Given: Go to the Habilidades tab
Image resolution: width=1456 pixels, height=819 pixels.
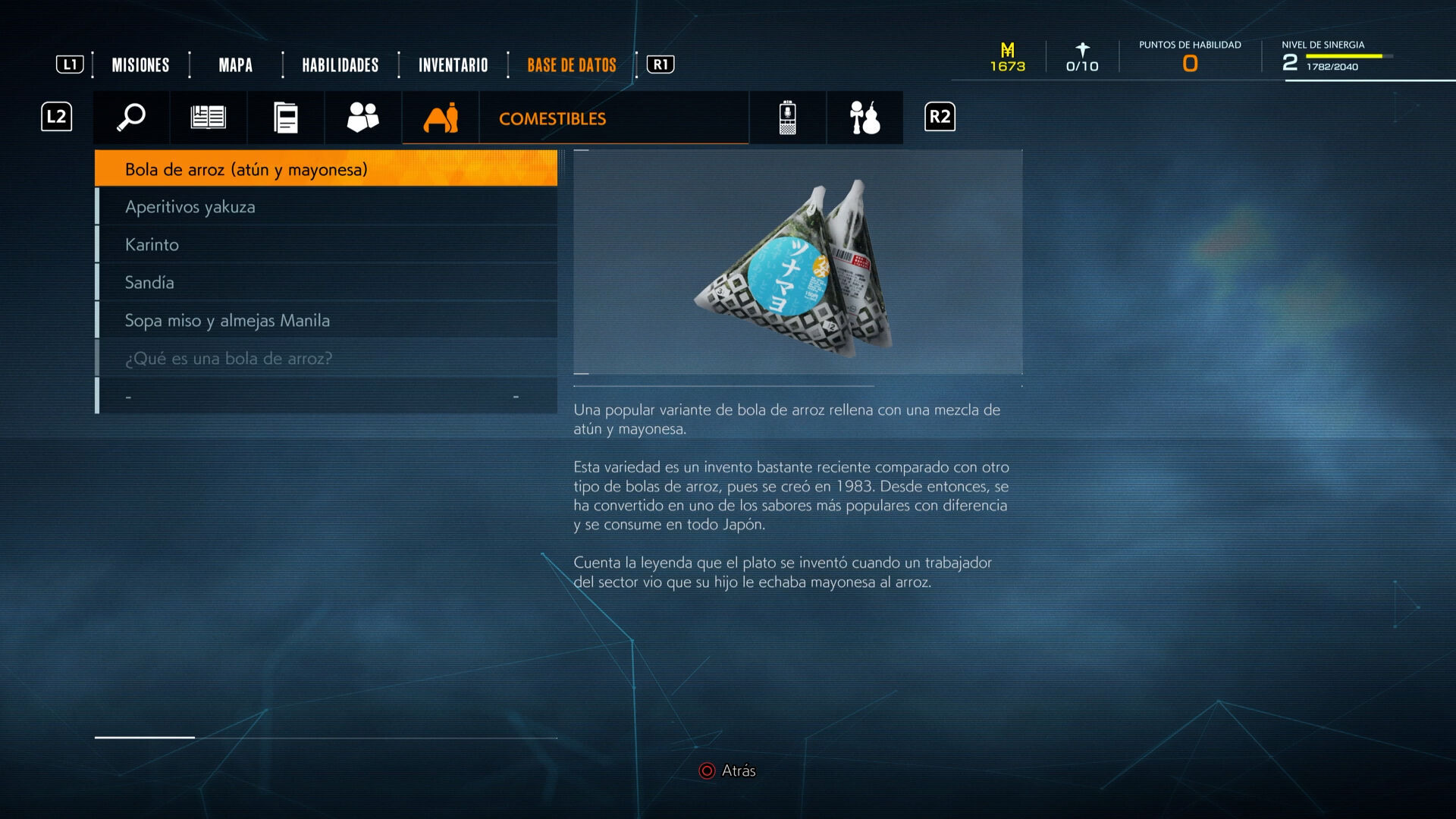Looking at the screenshot, I should click(x=340, y=65).
